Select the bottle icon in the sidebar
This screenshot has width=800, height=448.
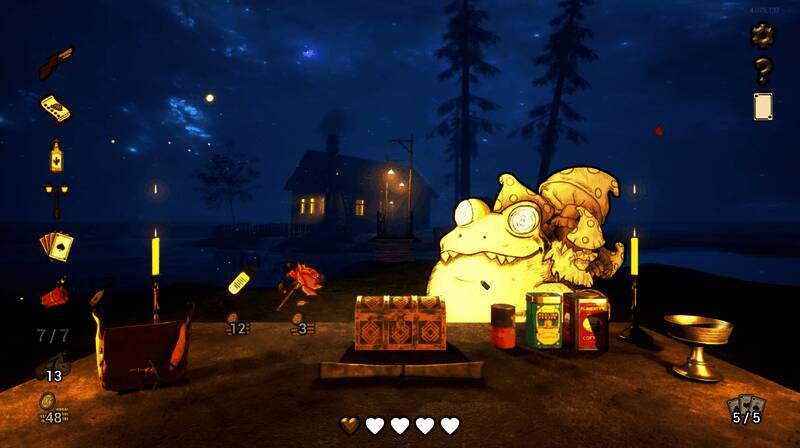(56, 156)
